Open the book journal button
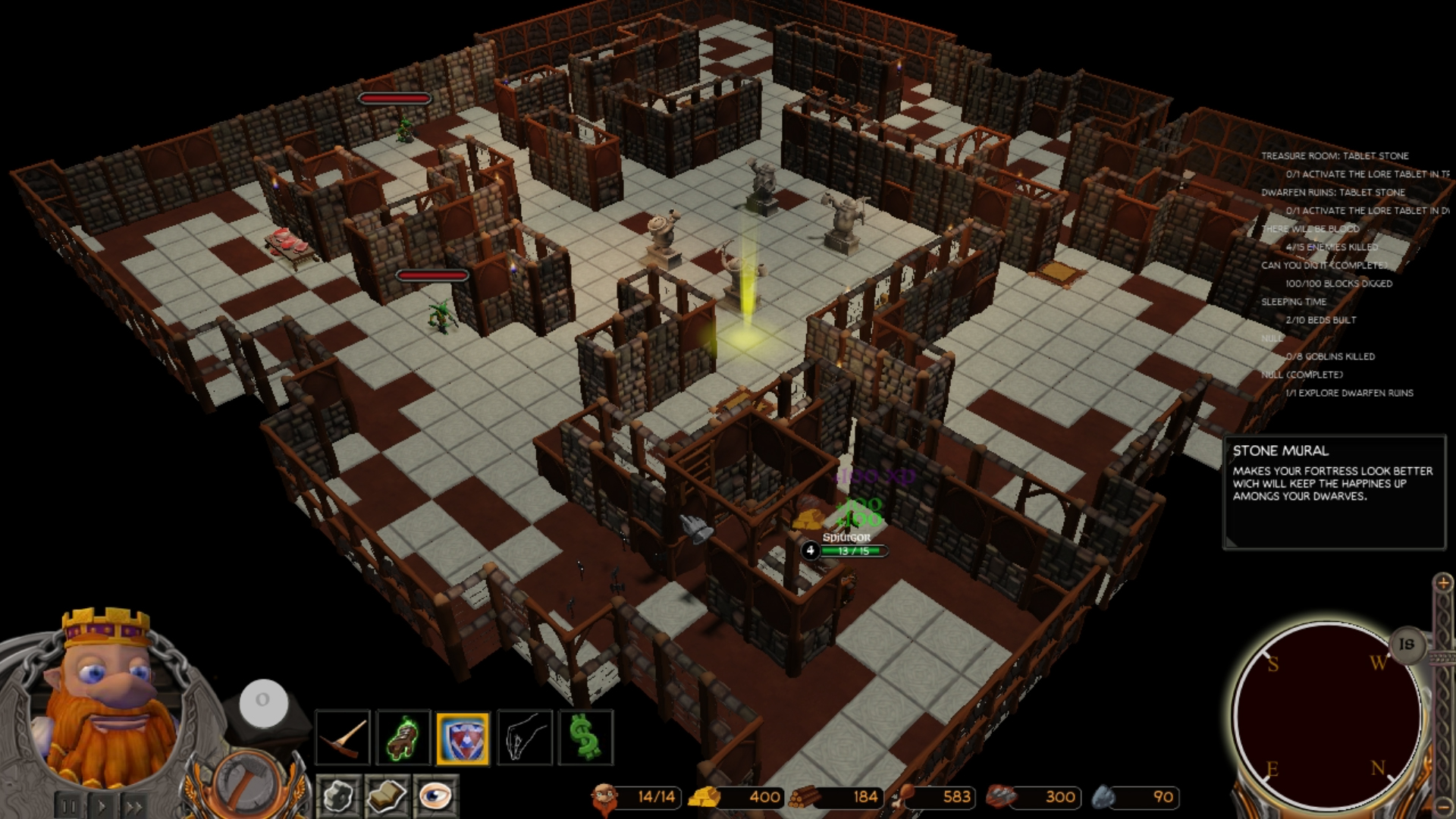Screen dimensions: 1456x819 tap(387, 796)
